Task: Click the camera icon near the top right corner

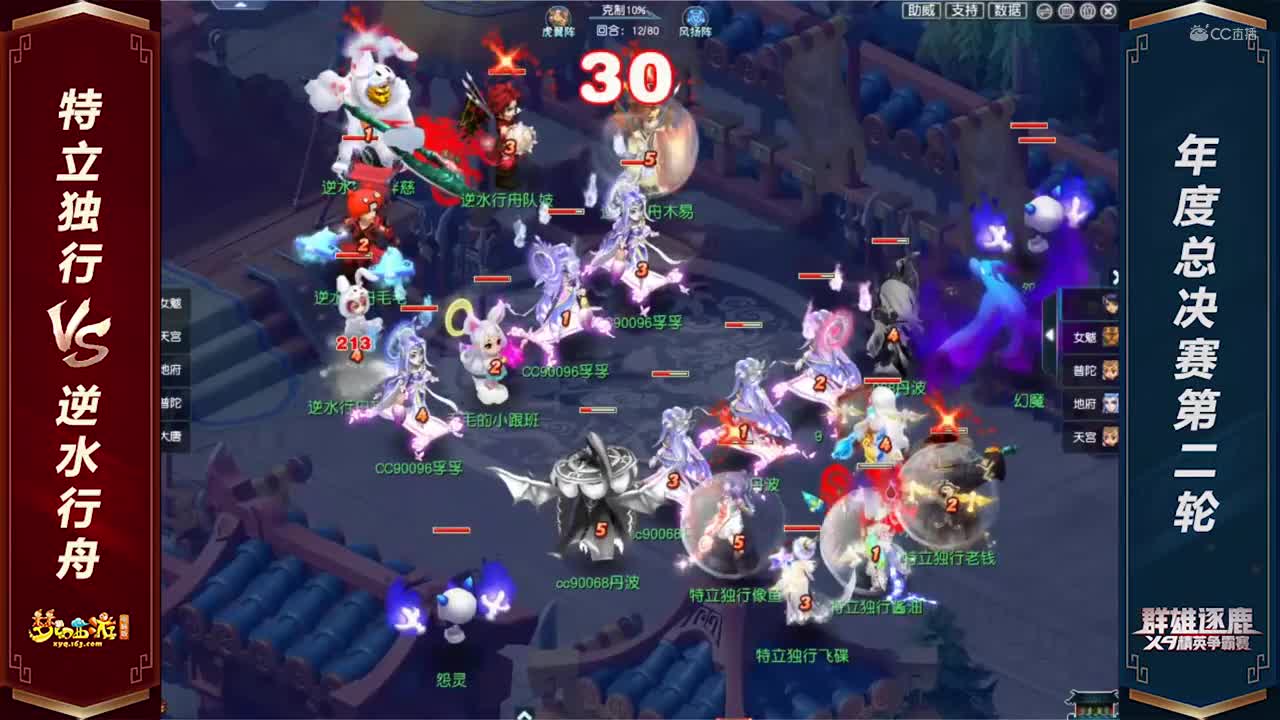Action: [x=1088, y=11]
